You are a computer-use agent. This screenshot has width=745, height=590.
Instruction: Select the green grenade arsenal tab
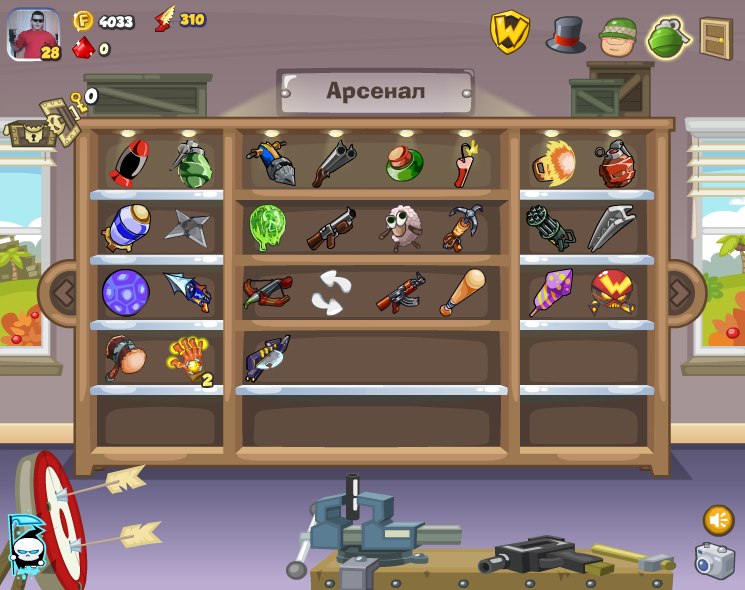668,38
